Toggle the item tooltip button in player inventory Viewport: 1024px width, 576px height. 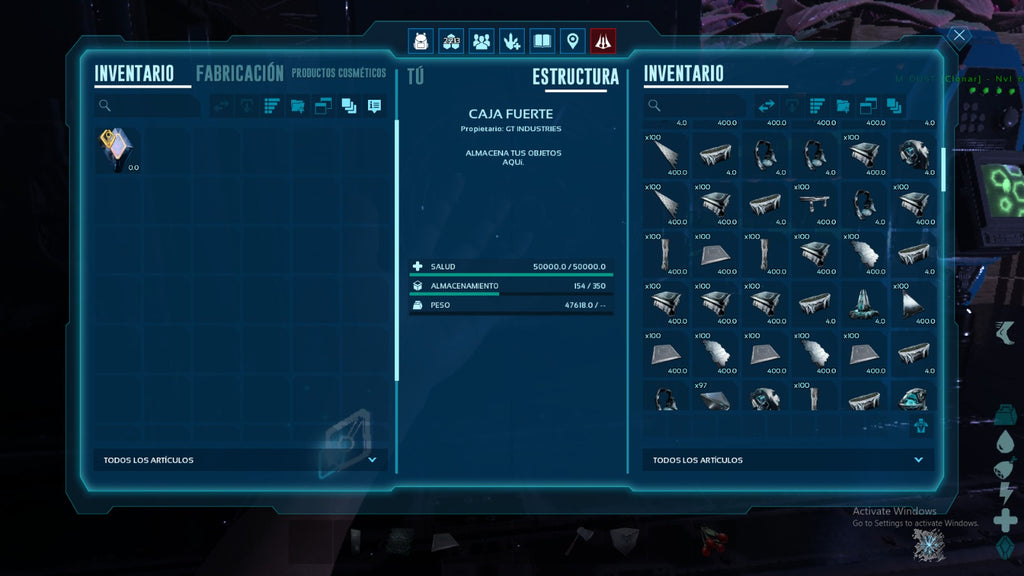[374, 105]
